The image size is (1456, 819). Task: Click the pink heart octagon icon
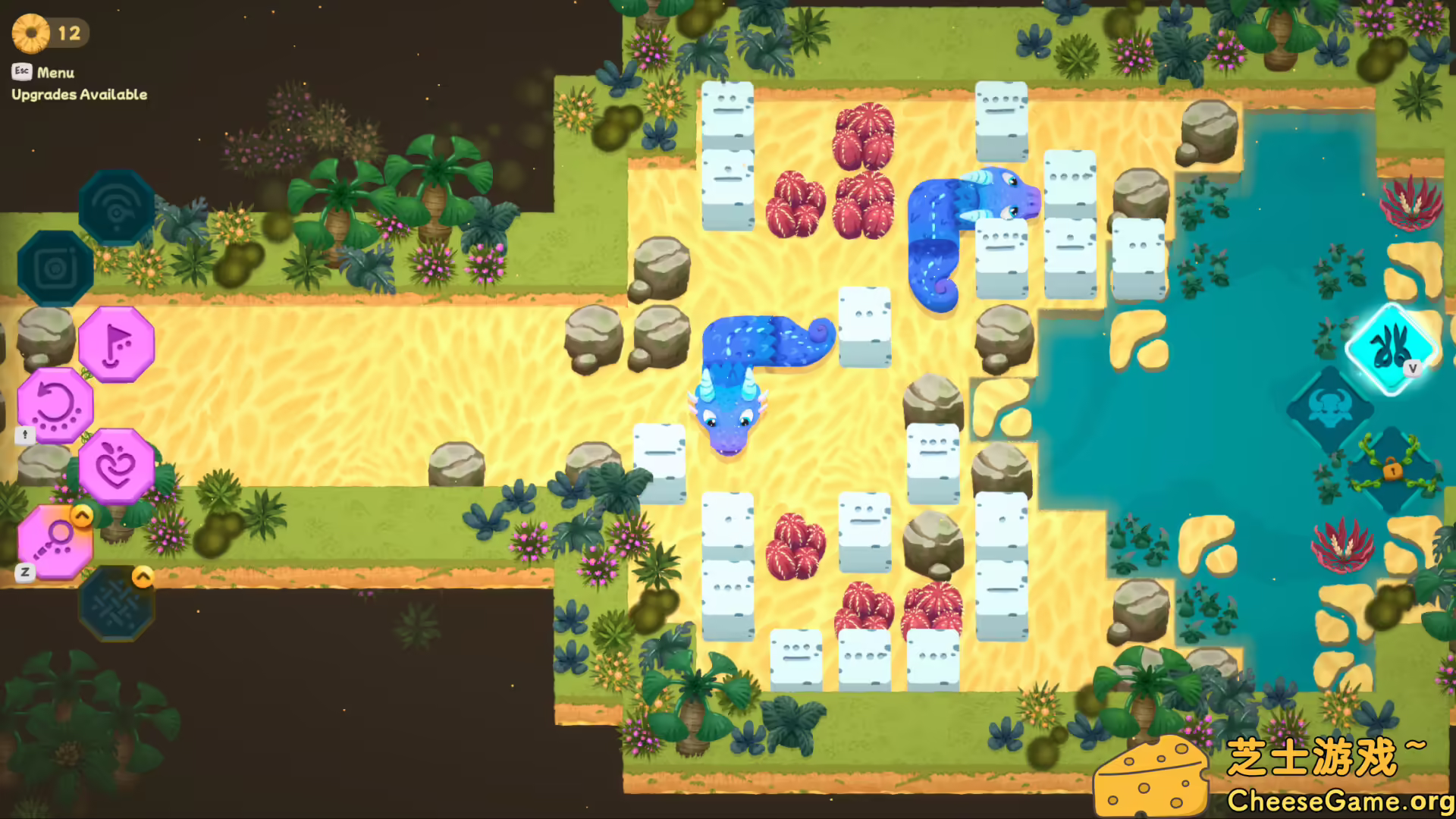point(115,466)
